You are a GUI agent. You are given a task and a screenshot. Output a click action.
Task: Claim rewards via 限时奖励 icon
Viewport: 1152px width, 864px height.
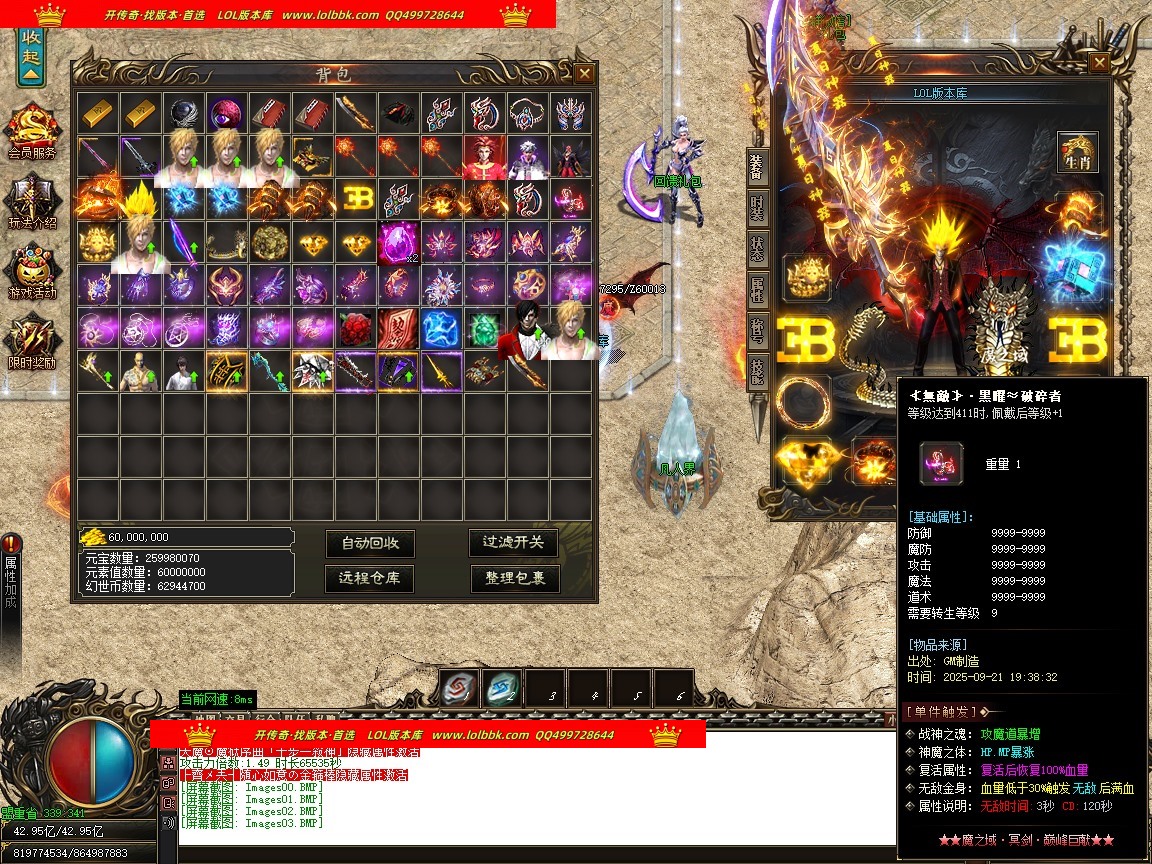(x=32, y=342)
